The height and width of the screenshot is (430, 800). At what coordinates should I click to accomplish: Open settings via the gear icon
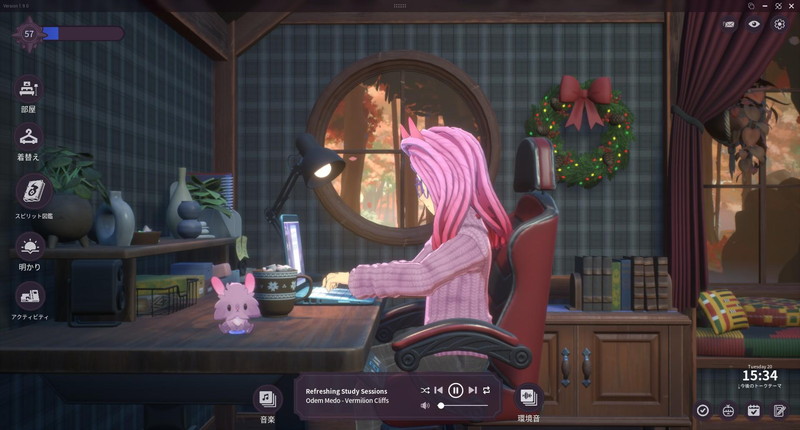[x=780, y=24]
